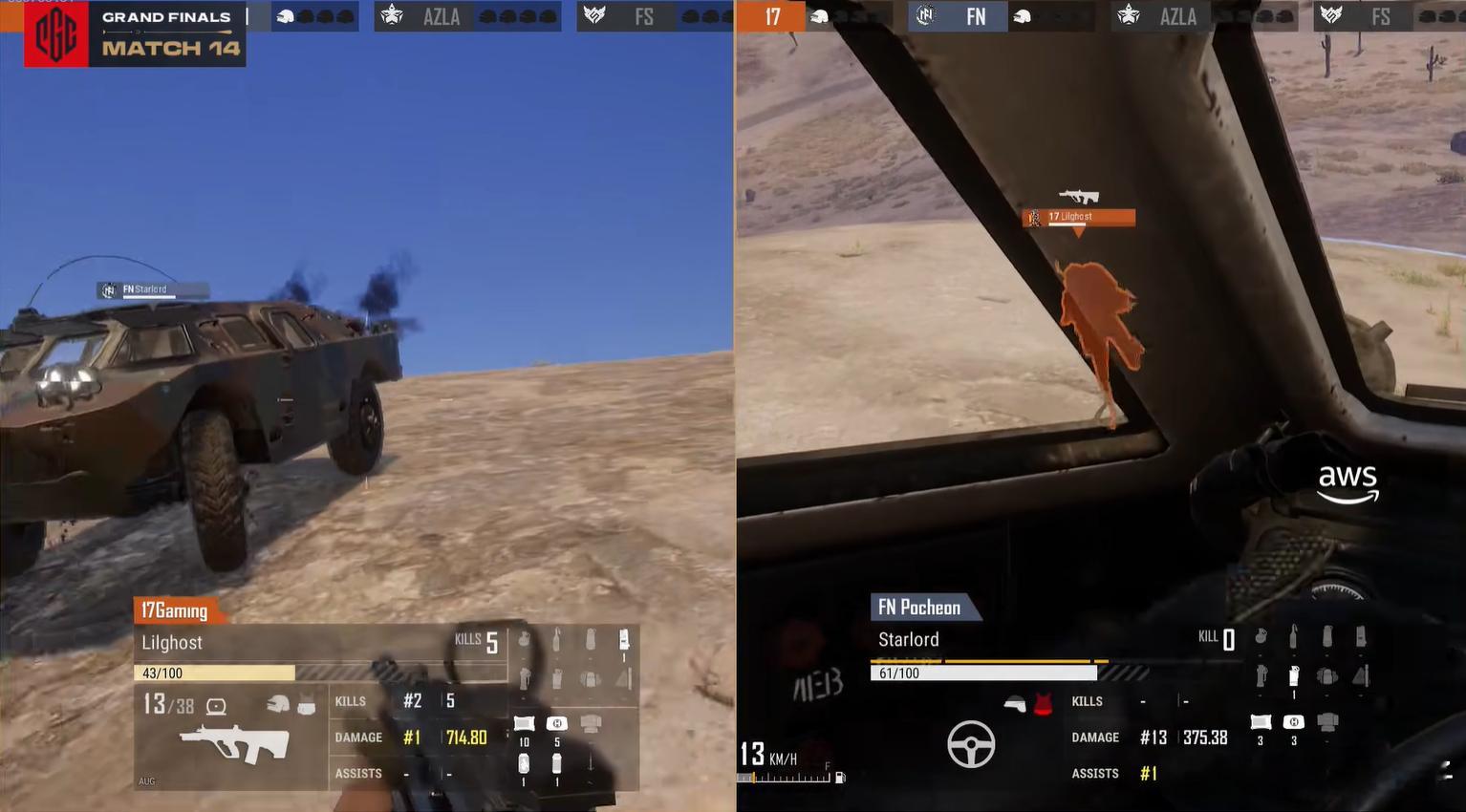This screenshot has height=812, width=1466.
Task: Select the frag grenade icon in Pocheon's inventory
Action: tap(1261, 635)
